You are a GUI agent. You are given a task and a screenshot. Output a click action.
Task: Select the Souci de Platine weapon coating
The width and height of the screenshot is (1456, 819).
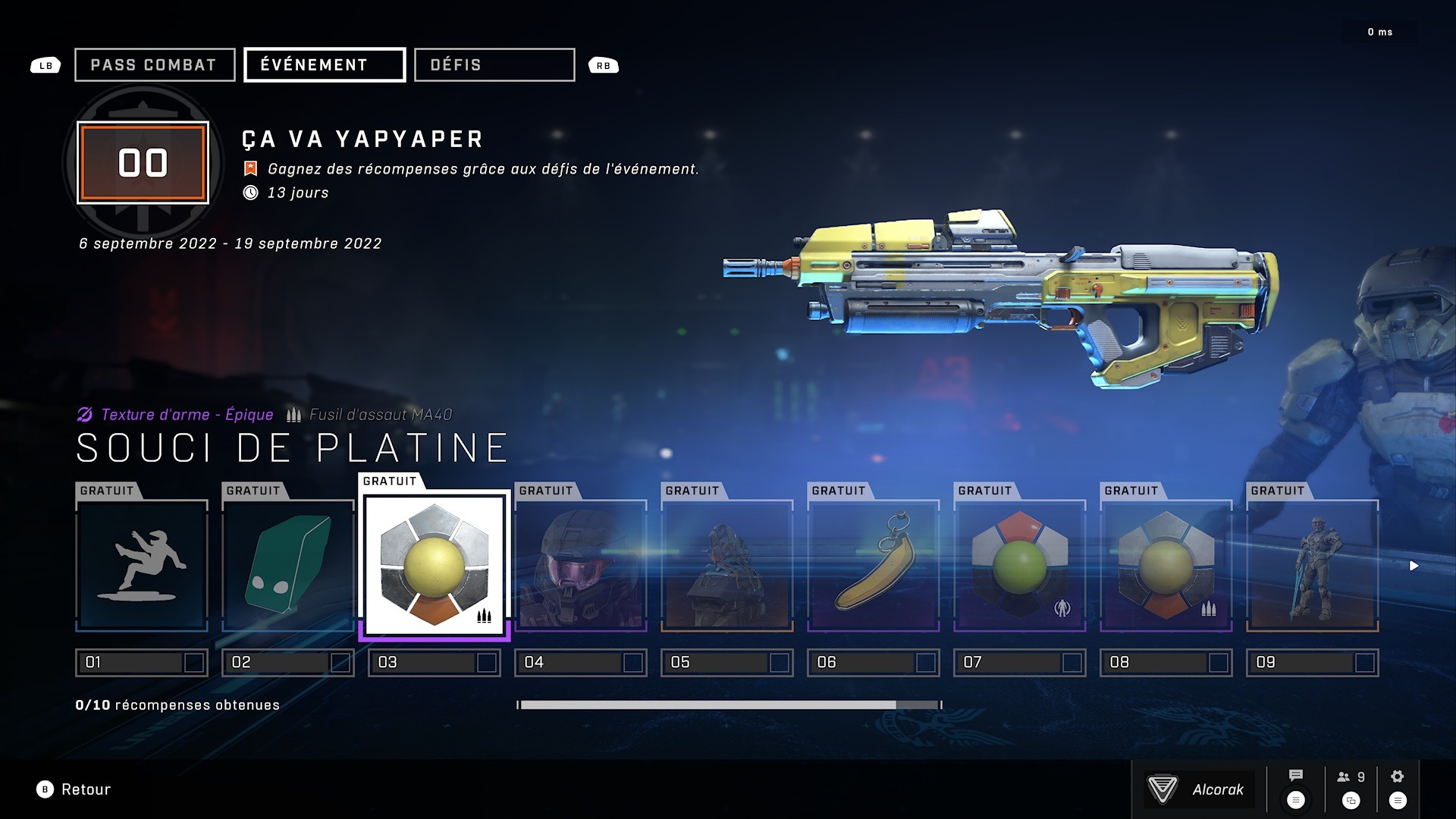pos(434,565)
